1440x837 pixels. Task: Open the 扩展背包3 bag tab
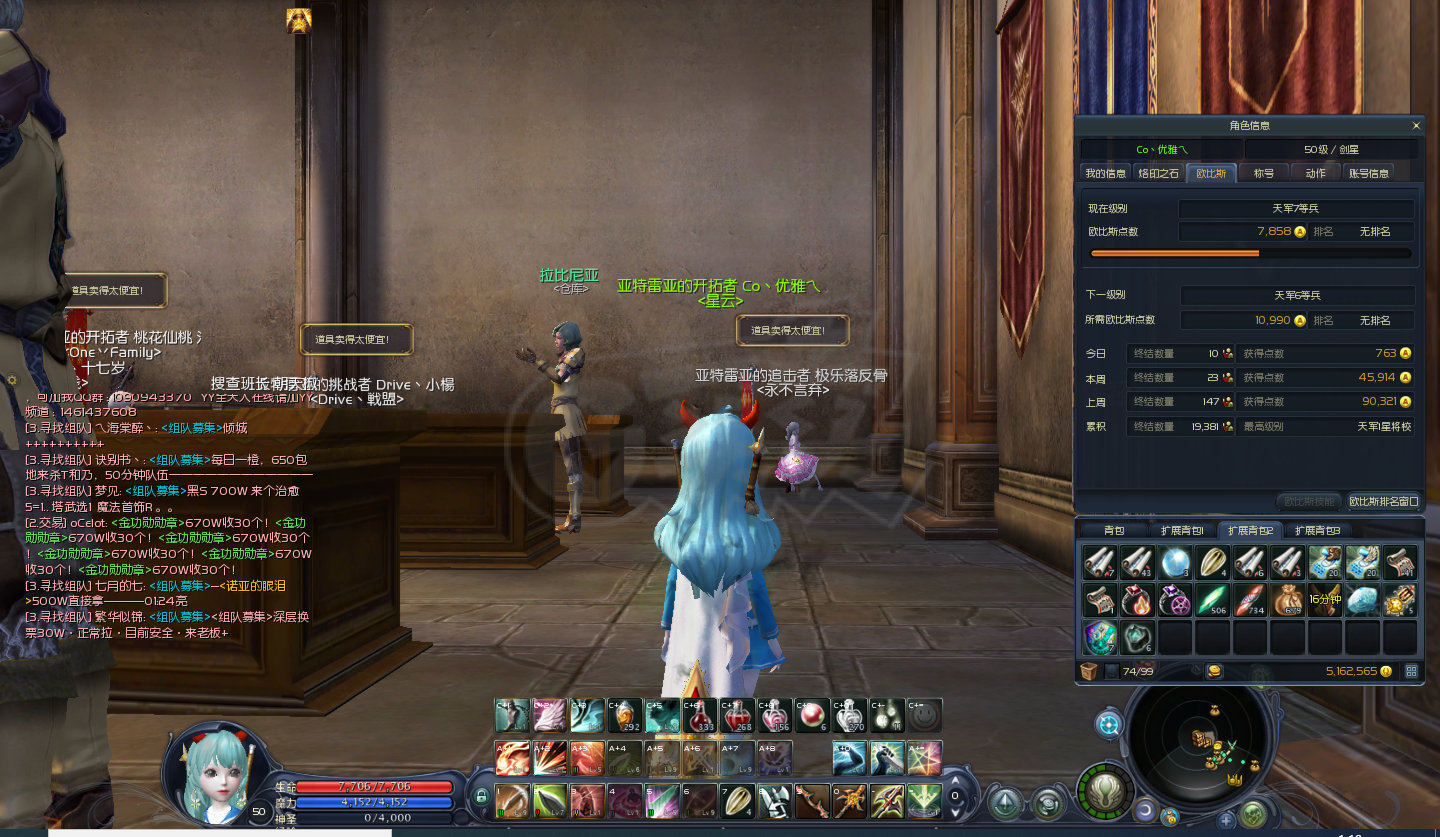click(x=1317, y=530)
